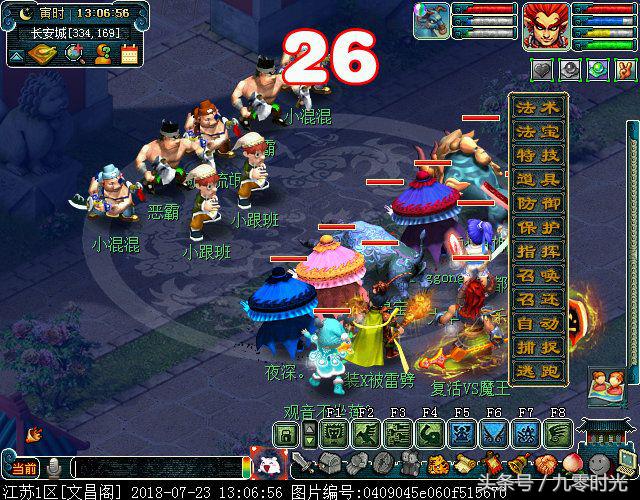Choose the 防御 (Defend) command
This screenshot has height=500, width=640.
pyautogui.click(x=538, y=204)
